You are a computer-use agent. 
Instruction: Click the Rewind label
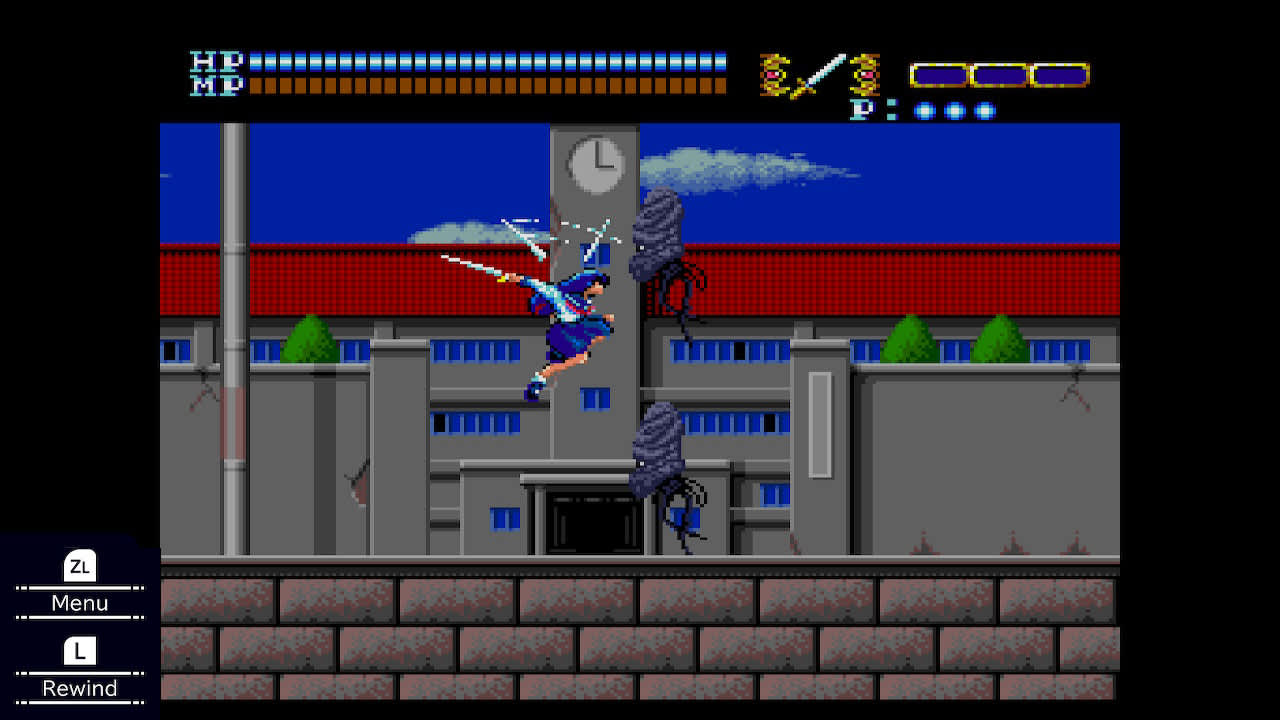pos(80,688)
